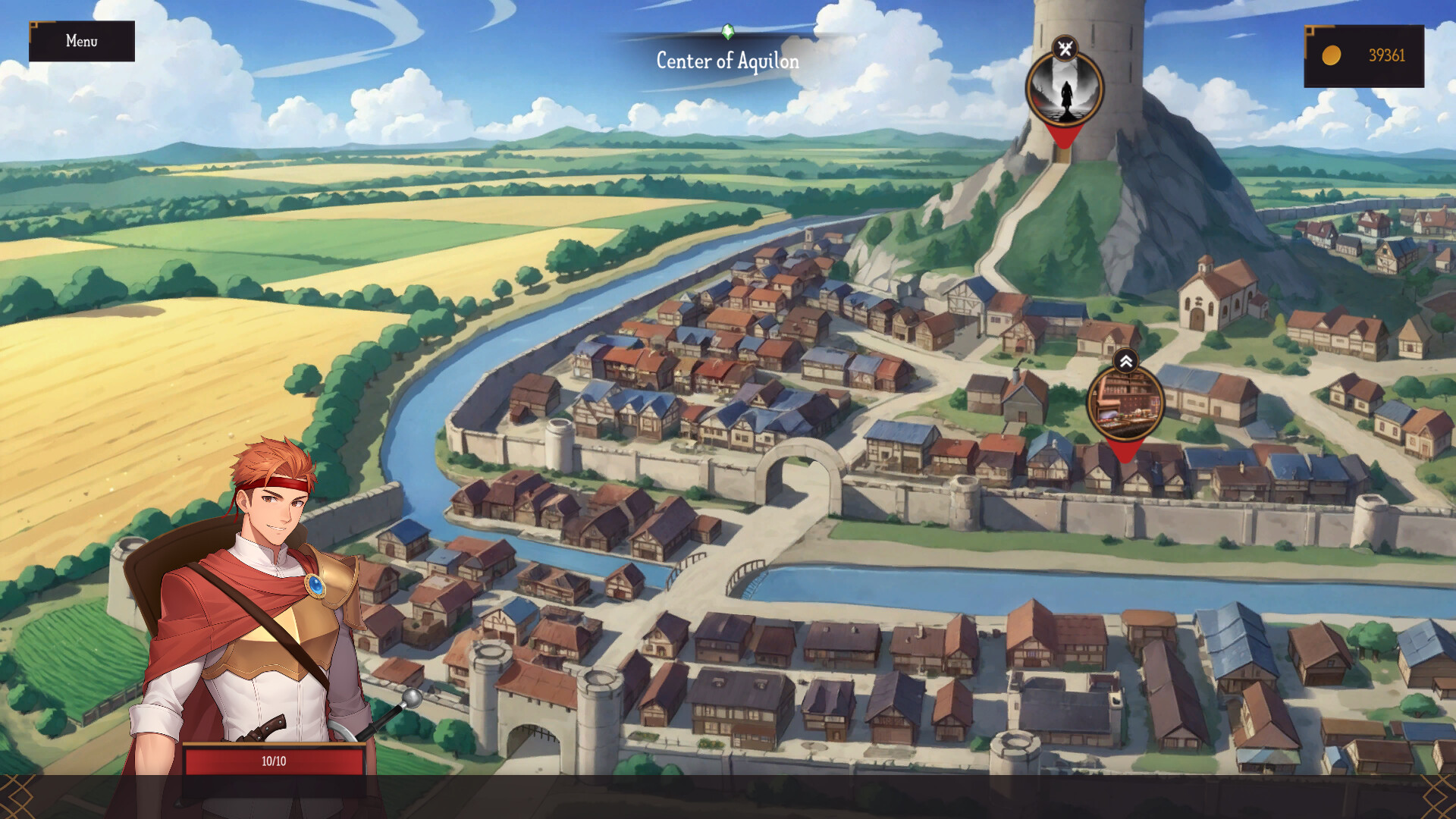The height and width of the screenshot is (819, 1456).
Task: Select the crossed swords combat badge on the tower marker
Action: click(x=1065, y=47)
